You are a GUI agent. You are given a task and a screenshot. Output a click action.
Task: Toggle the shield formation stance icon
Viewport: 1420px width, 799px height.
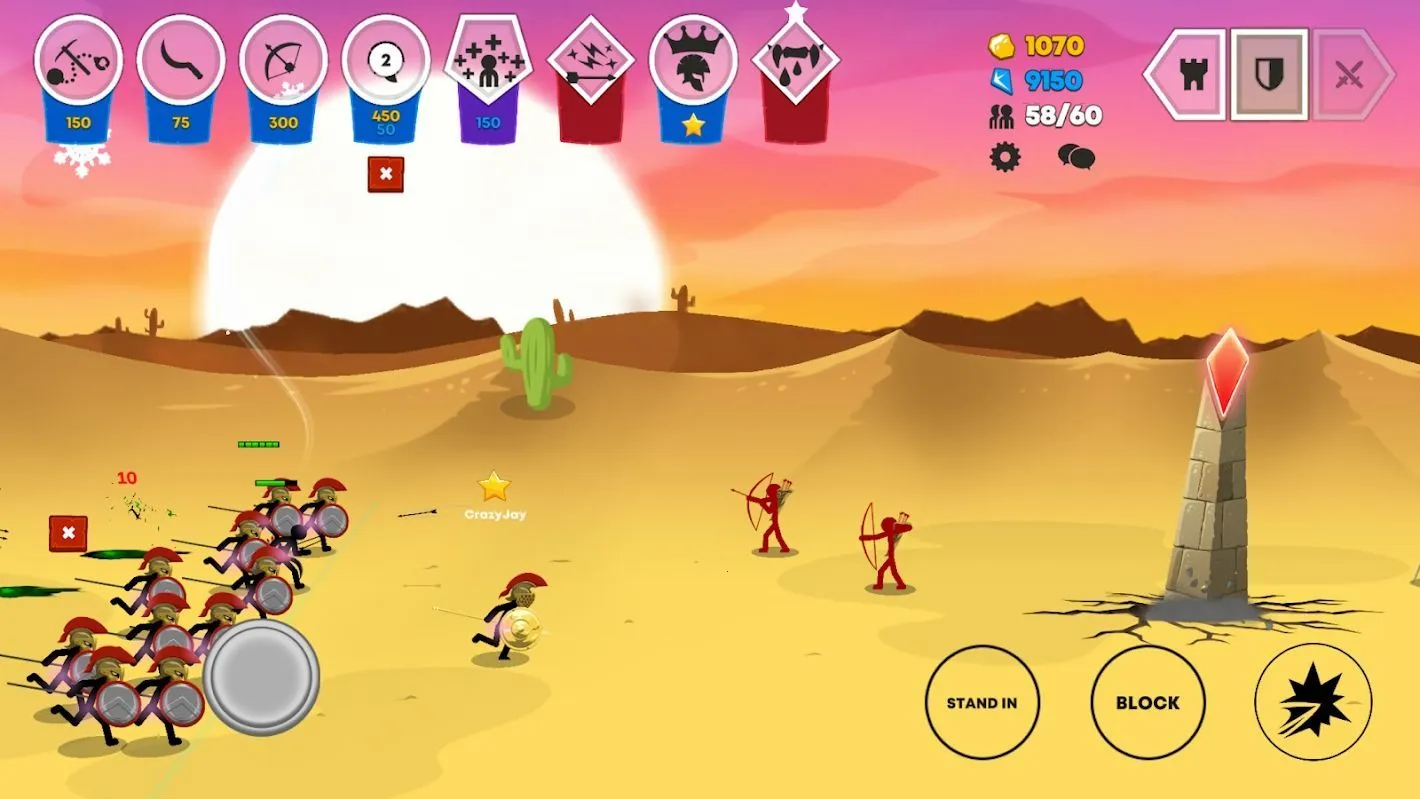point(1267,71)
